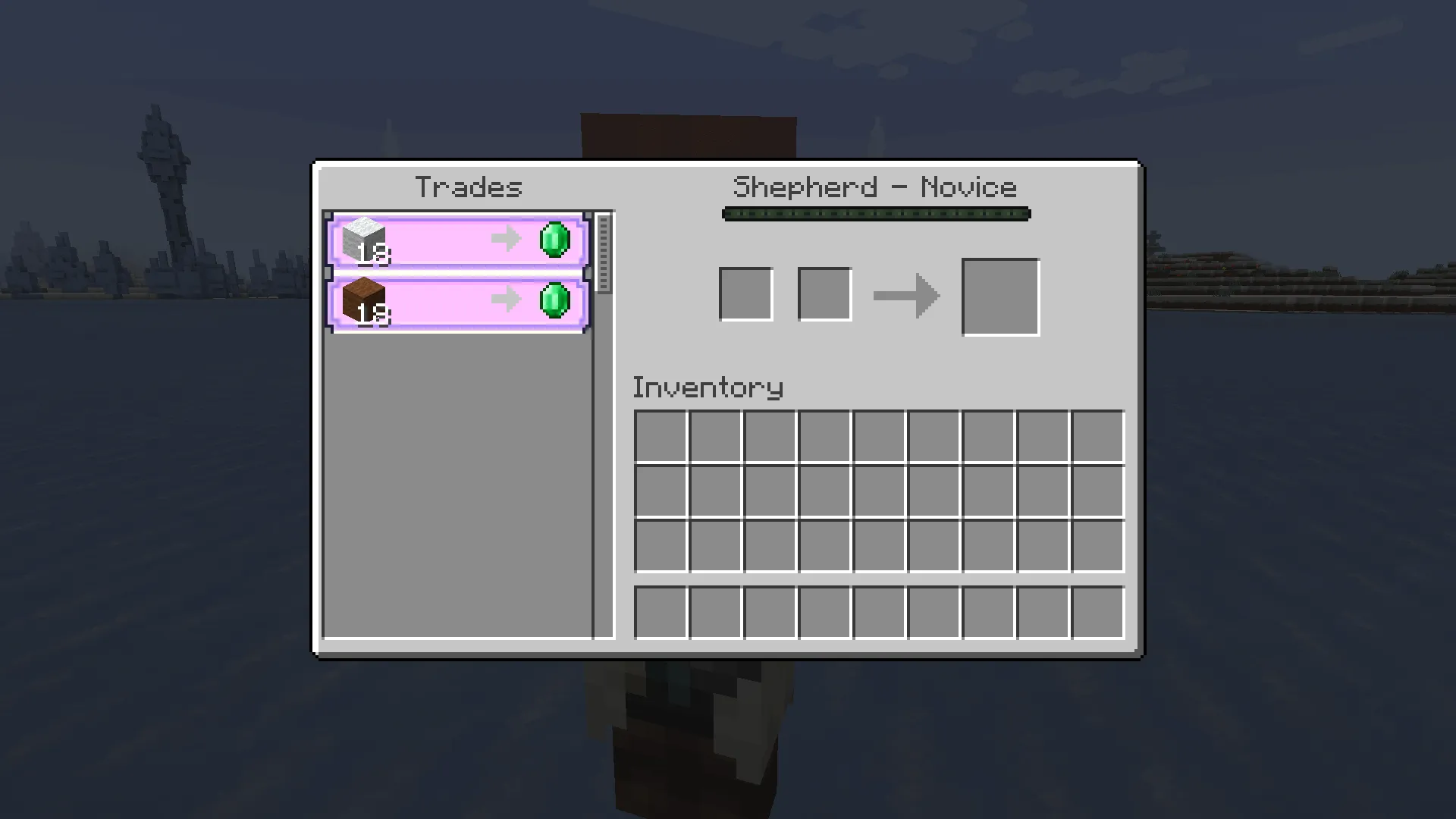Click the emerald icon in the top trade

[x=556, y=239]
